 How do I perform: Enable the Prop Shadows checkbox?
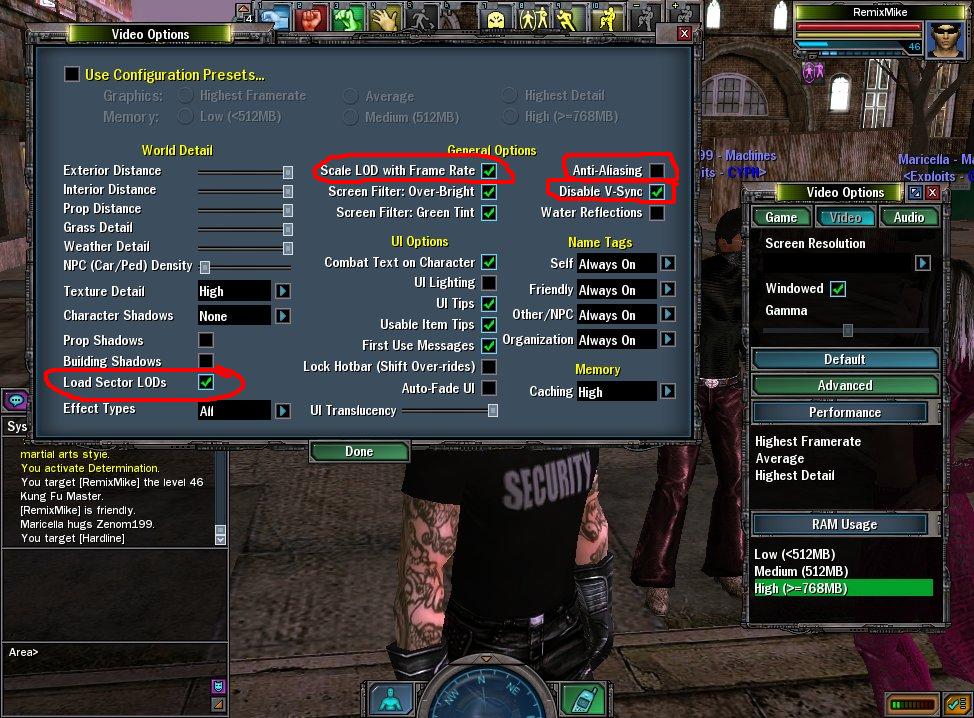pyautogui.click(x=206, y=341)
